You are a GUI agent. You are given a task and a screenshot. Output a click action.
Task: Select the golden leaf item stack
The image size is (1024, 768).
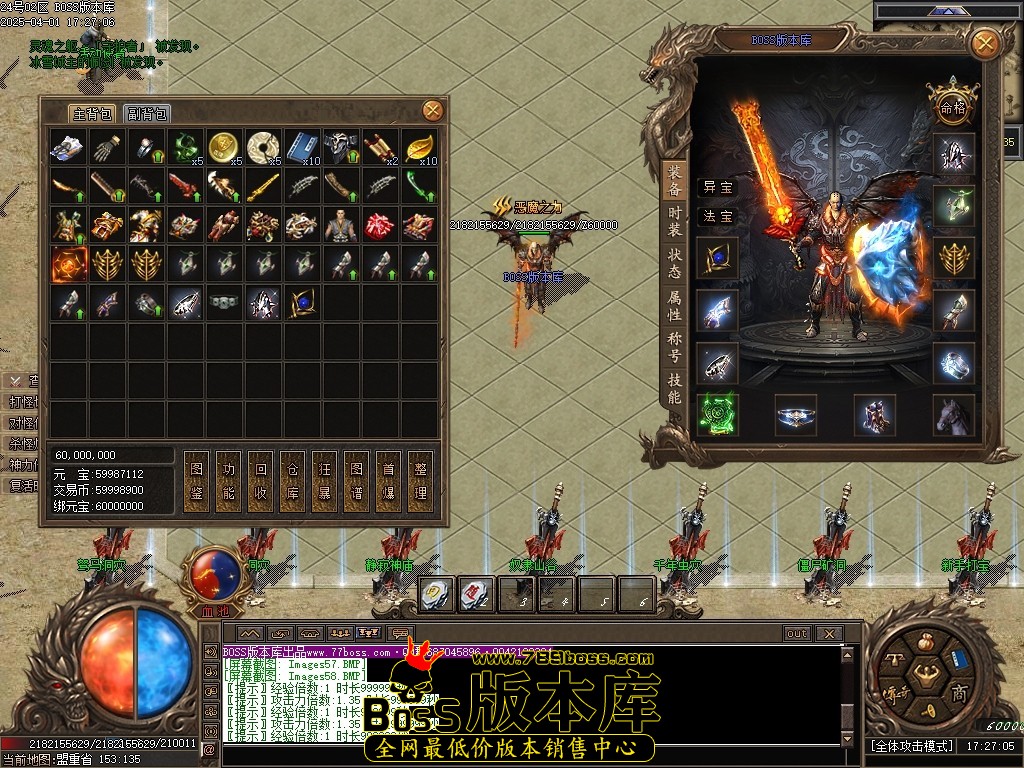click(419, 147)
